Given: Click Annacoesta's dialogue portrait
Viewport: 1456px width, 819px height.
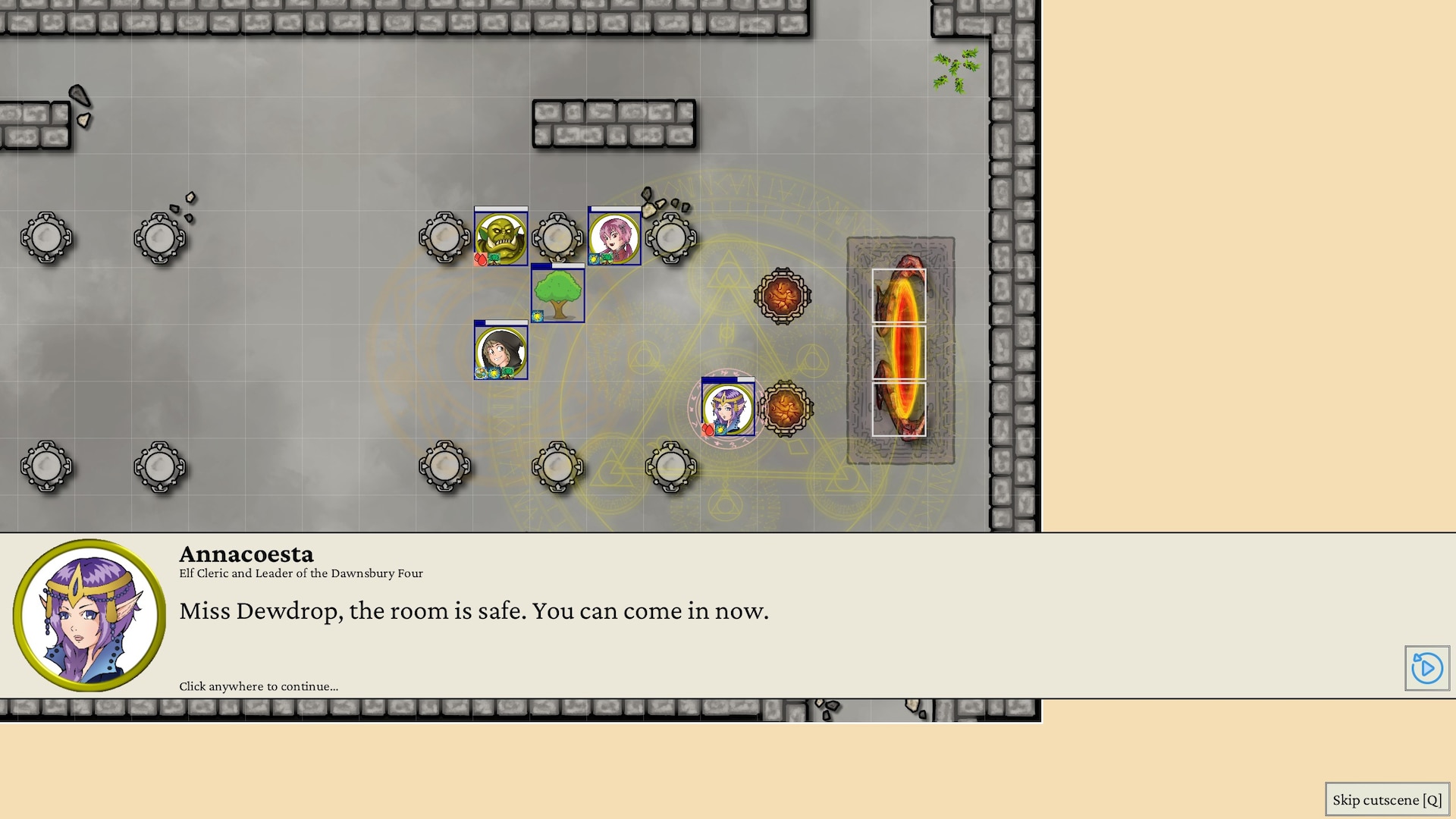Looking at the screenshot, I should 89,615.
